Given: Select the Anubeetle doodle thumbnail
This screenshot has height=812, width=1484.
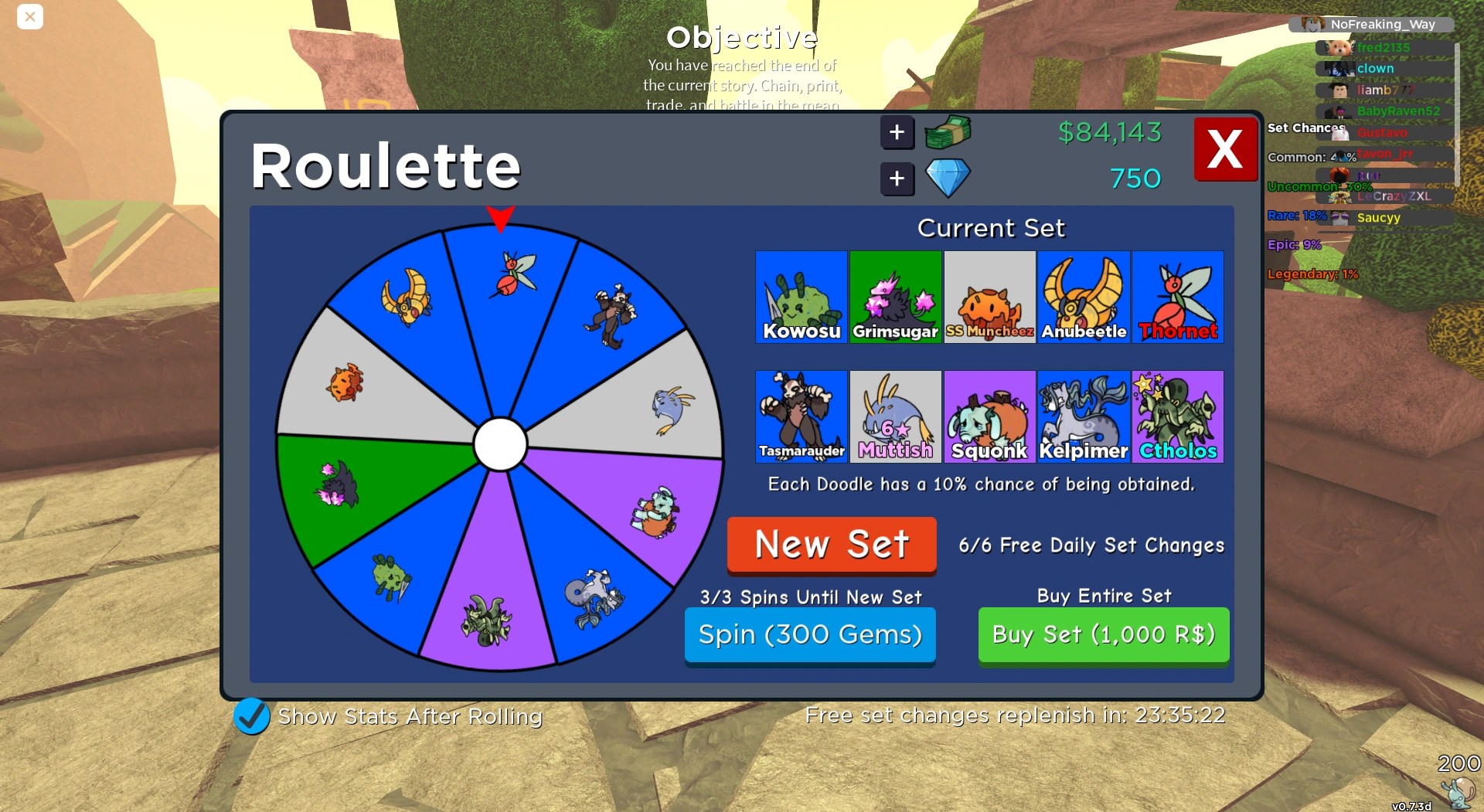Looking at the screenshot, I should point(1084,297).
